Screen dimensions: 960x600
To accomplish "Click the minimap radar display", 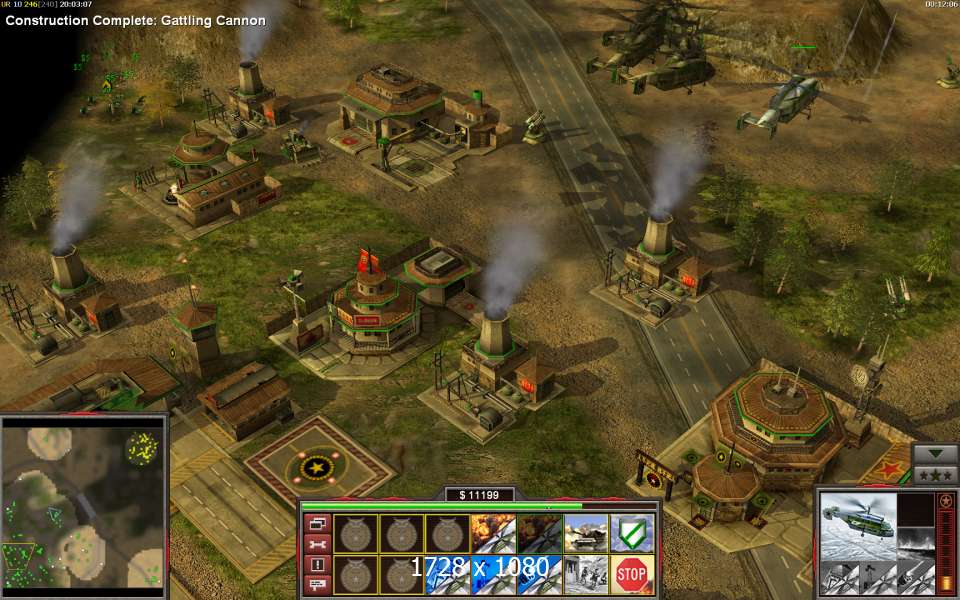I will point(83,505).
